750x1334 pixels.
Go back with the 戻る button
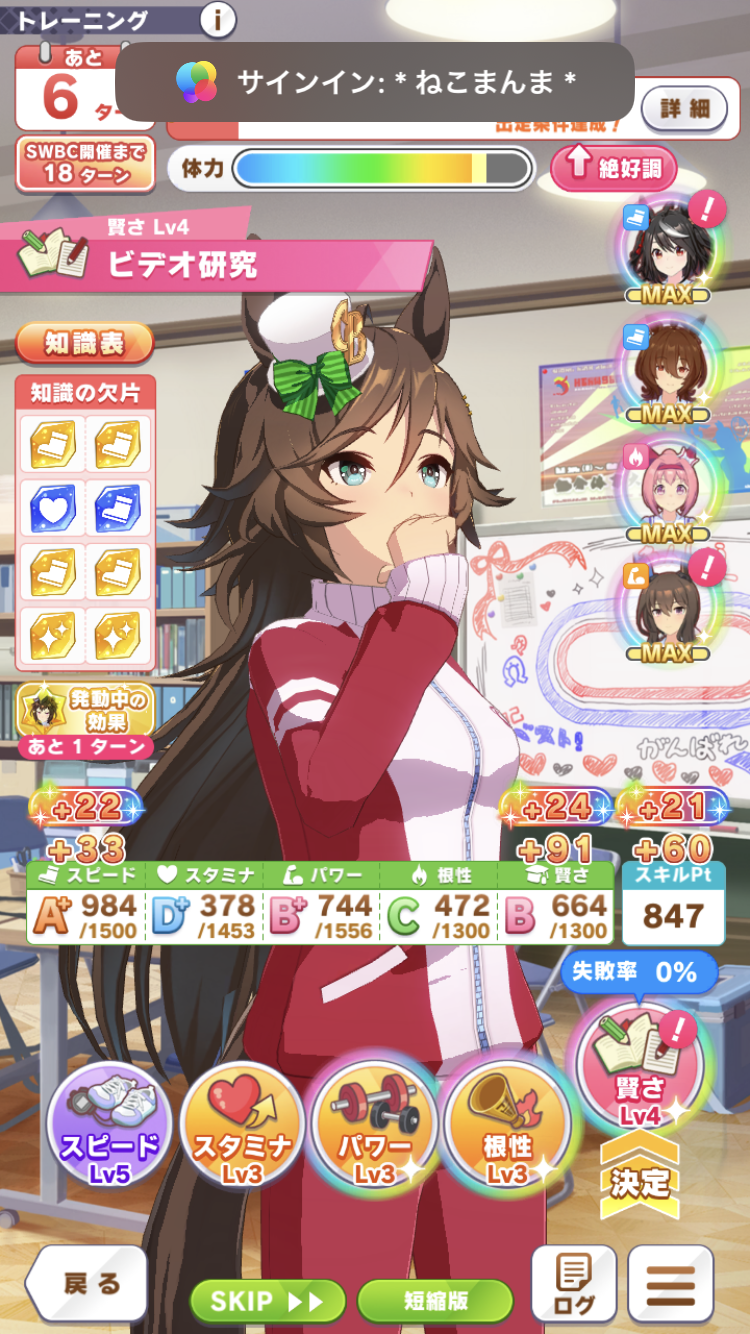coord(88,1284)
